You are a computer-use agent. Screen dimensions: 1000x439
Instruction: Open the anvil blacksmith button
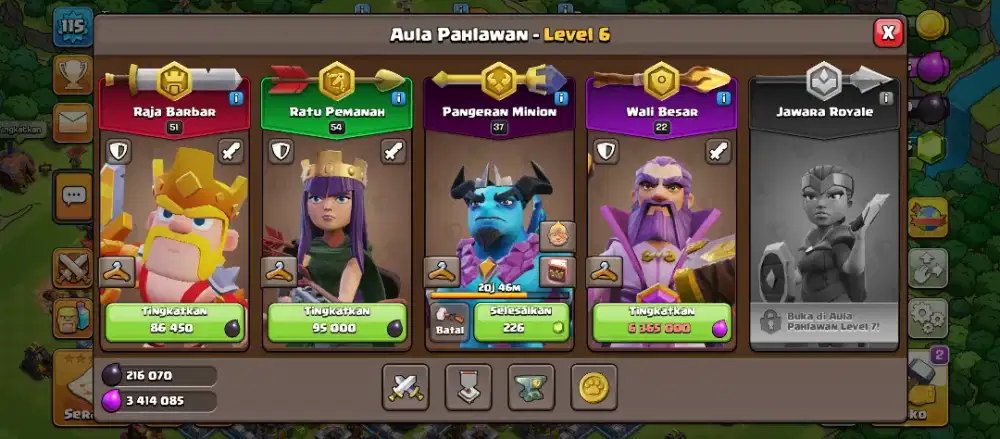531,385
